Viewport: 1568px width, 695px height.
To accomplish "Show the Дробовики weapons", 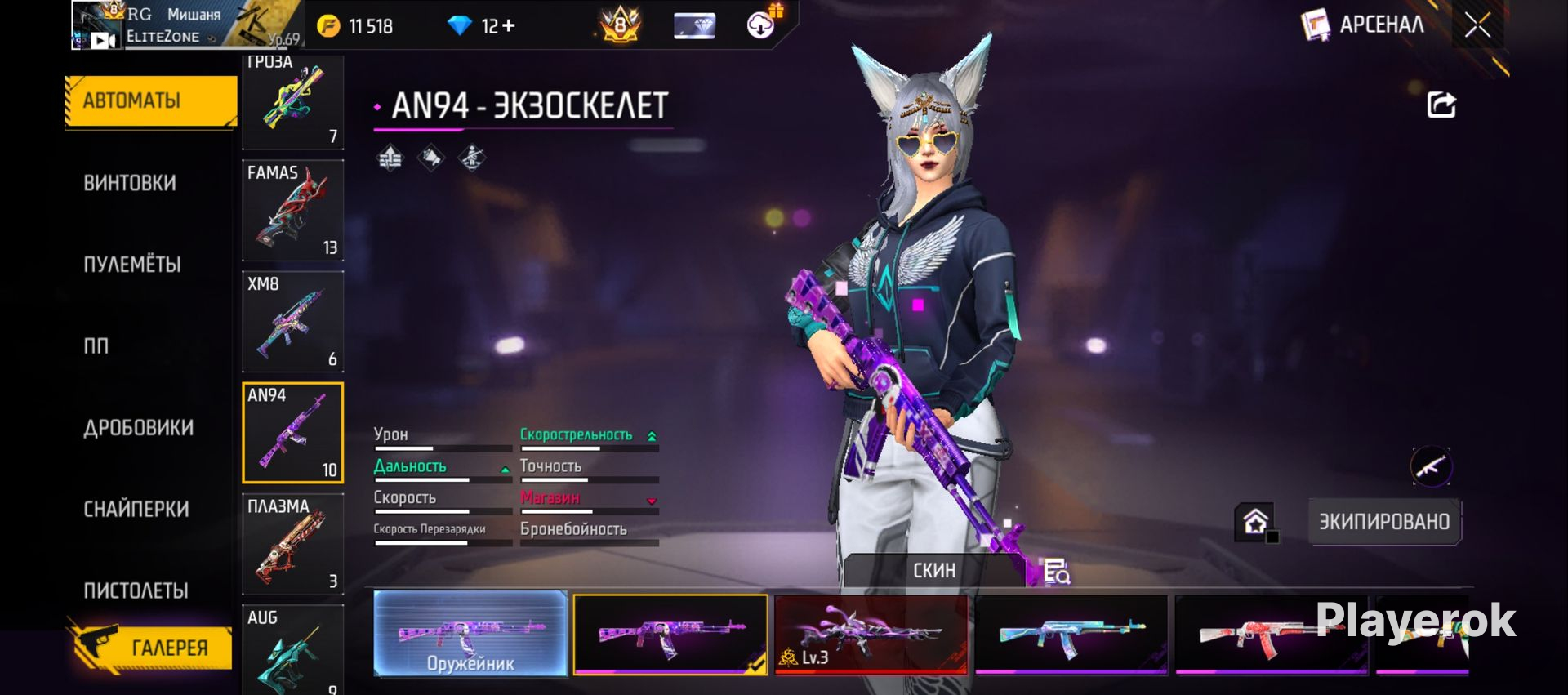I will tap(139, 428).
